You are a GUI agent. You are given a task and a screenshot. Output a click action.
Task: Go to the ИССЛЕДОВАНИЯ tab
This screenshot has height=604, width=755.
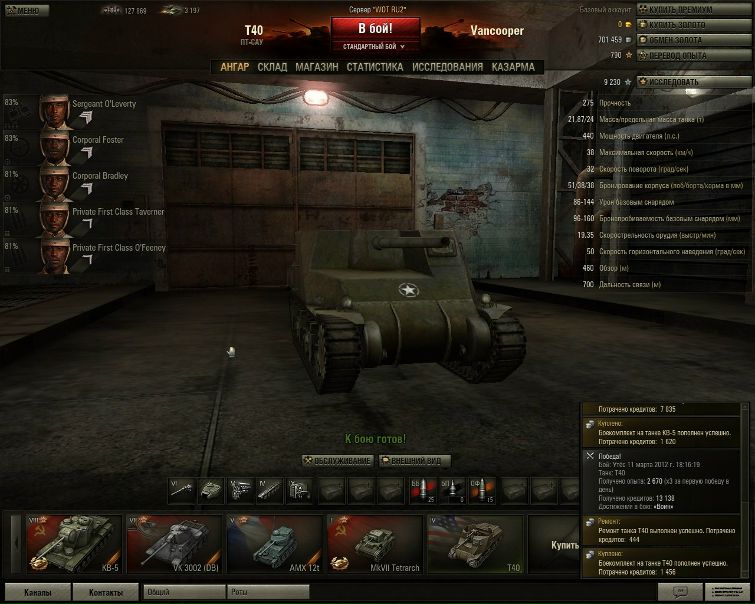pyautogui.click(x=448, y=67)
